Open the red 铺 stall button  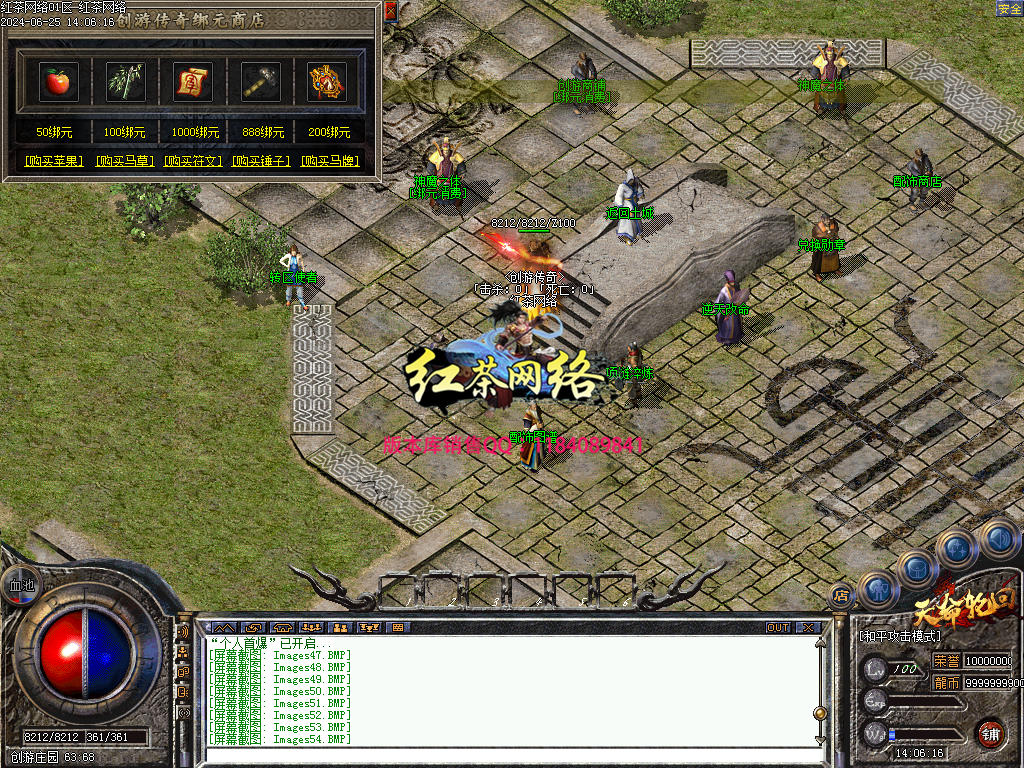tap(990, 732)
